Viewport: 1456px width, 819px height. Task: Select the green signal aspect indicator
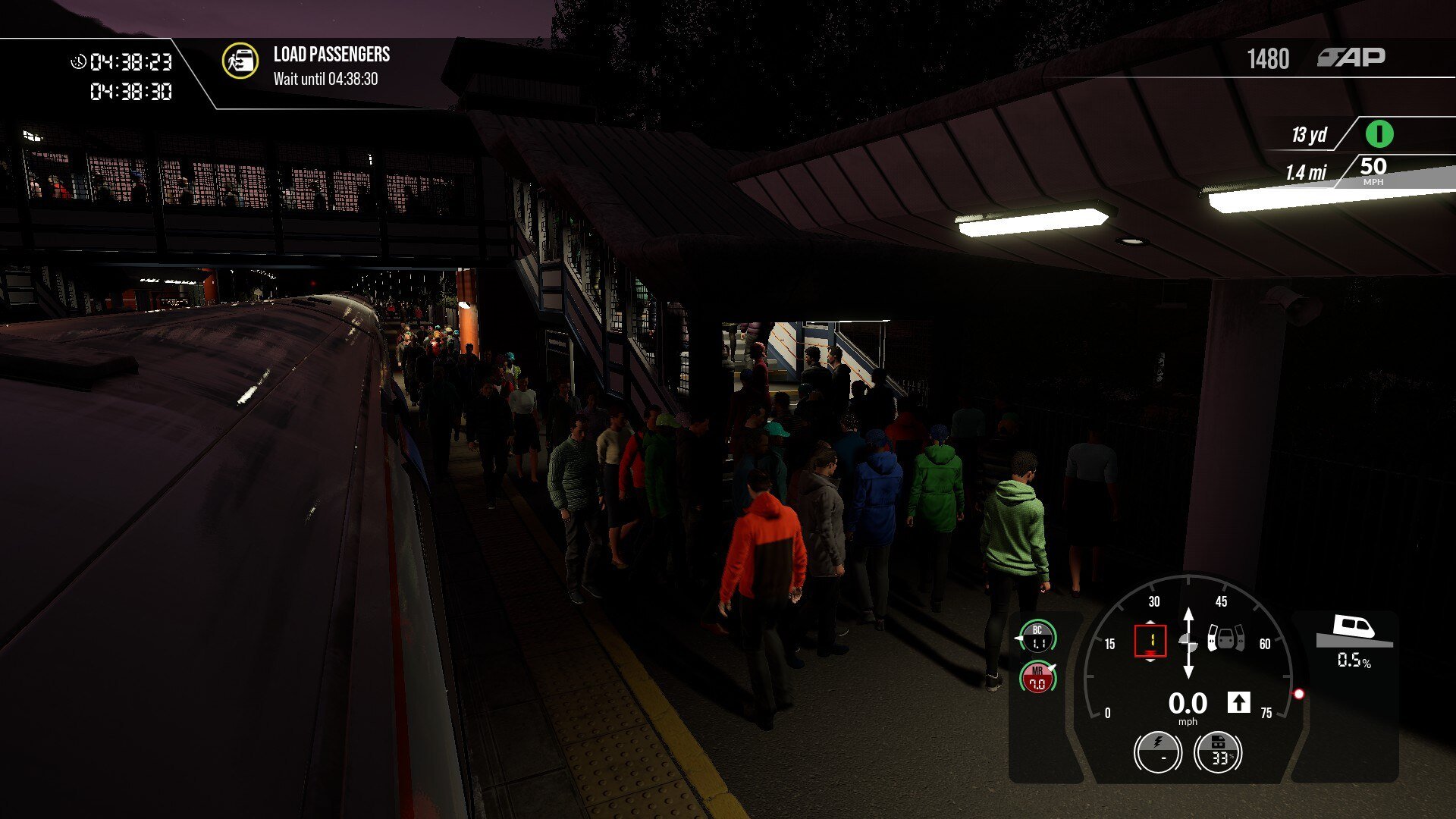coord(1379,134)
